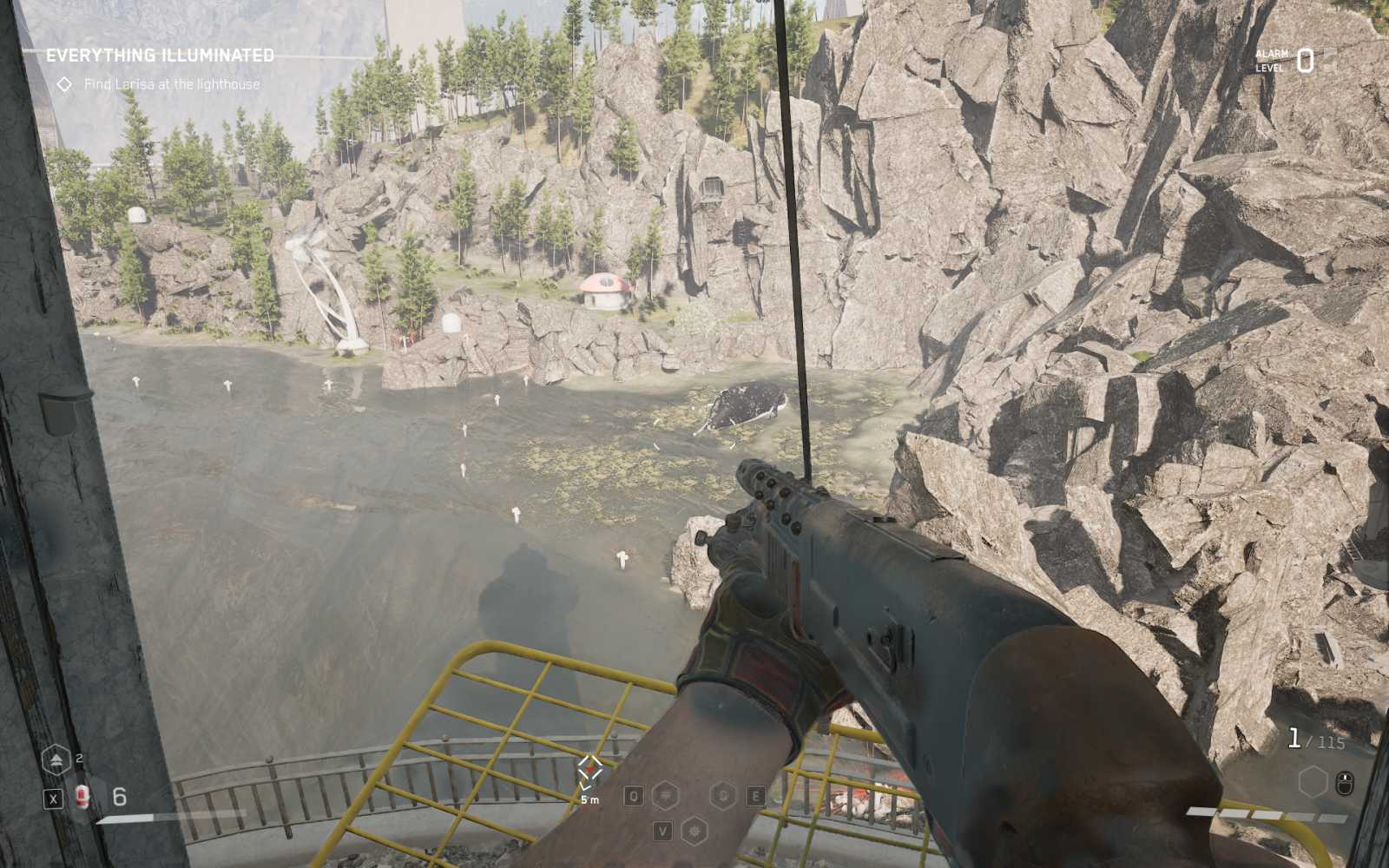The width and height of the screenshot is (1389, 868).
Task: Expand the compass waypoint marker above 5m
Action: click(x=589, y=767)
